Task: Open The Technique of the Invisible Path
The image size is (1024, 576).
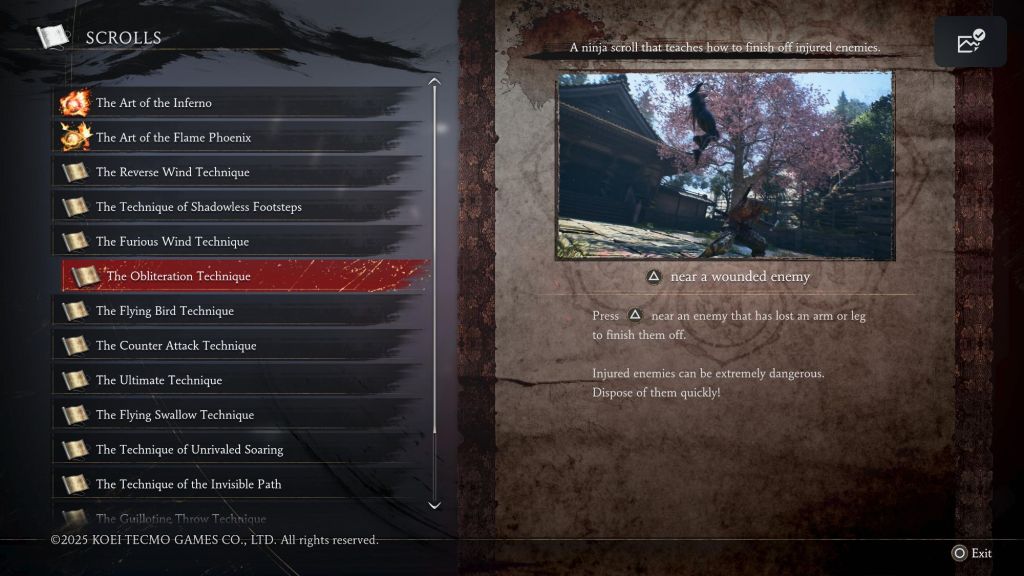Action: tap(188, 484)
